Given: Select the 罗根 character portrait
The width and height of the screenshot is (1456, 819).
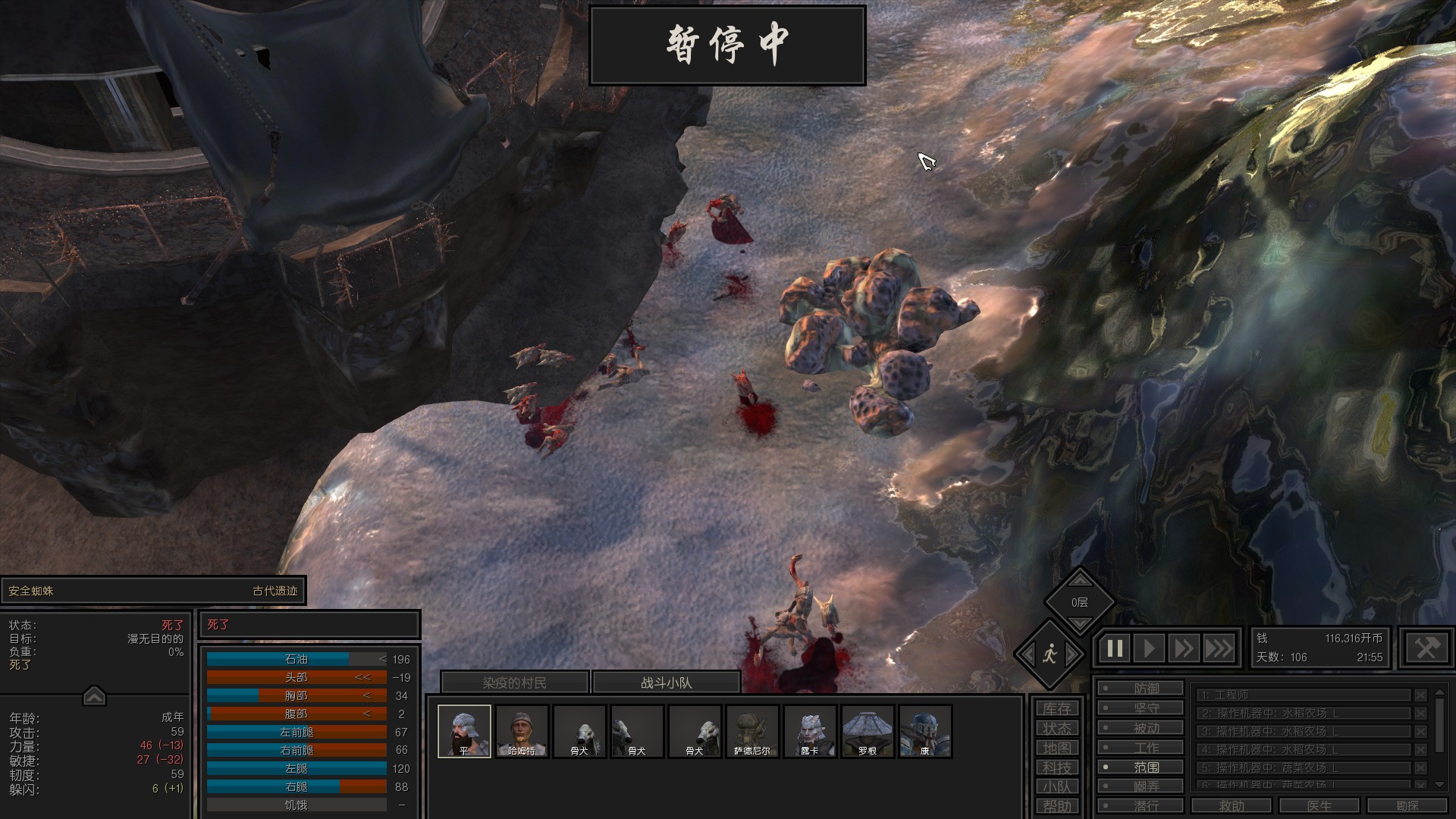Looking at the screenshot, I should [868, 731].
